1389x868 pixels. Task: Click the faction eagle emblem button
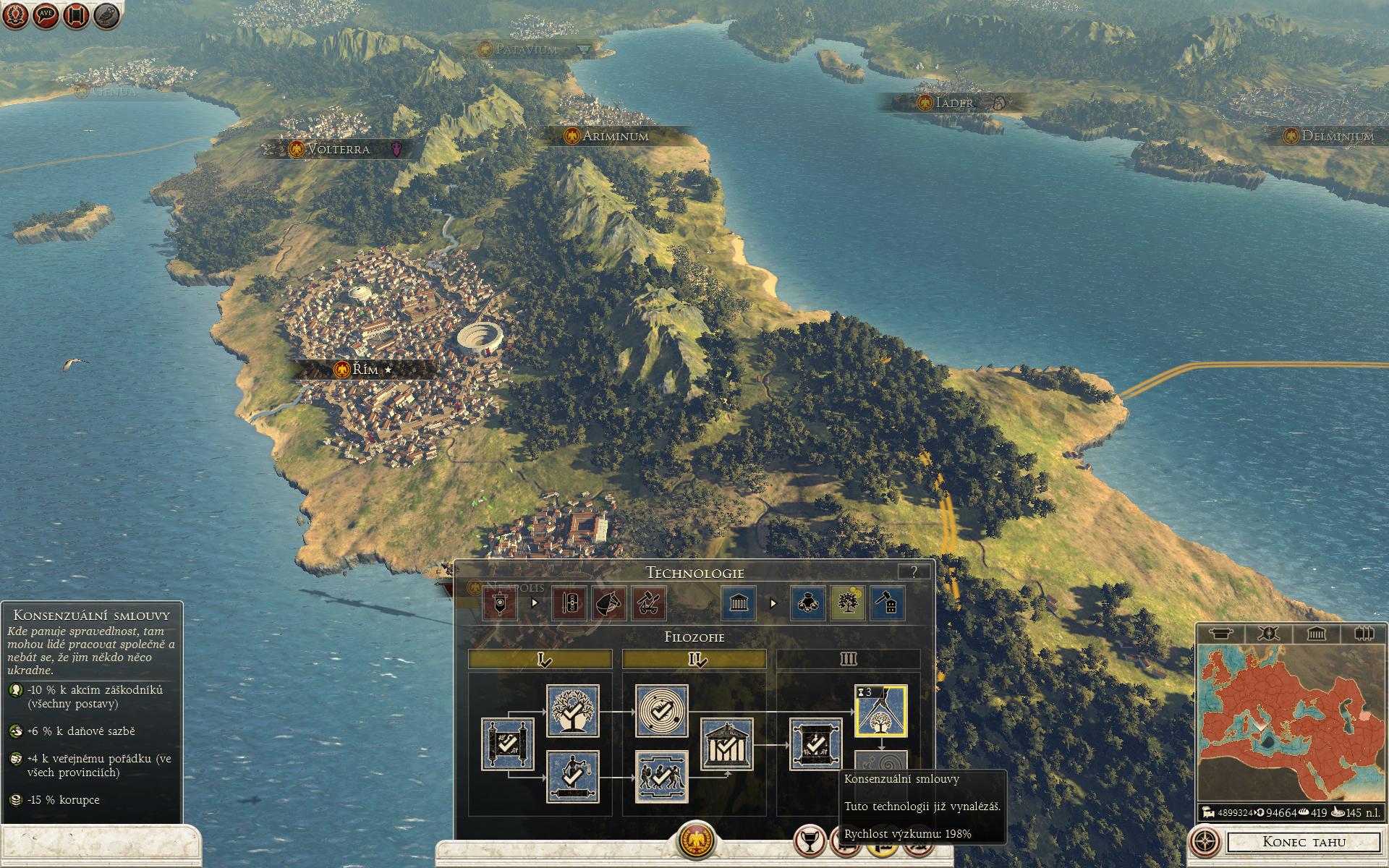coord(695,841)
